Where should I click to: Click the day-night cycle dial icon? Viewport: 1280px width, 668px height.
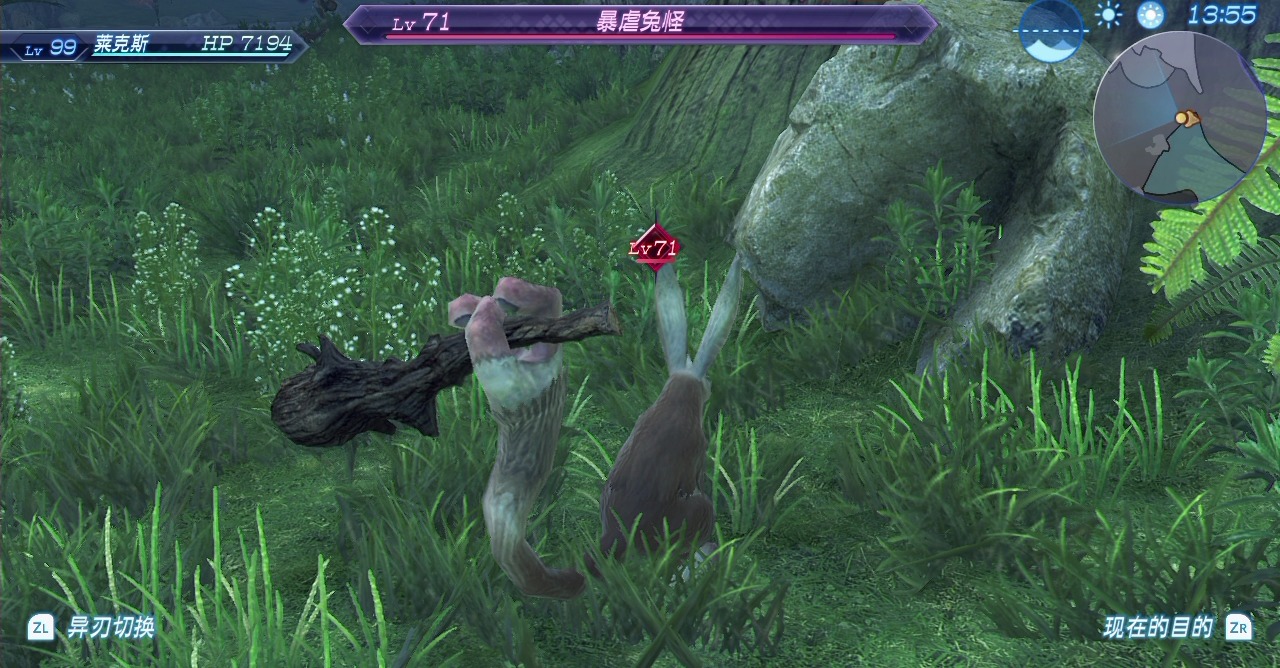(1051, 28)
